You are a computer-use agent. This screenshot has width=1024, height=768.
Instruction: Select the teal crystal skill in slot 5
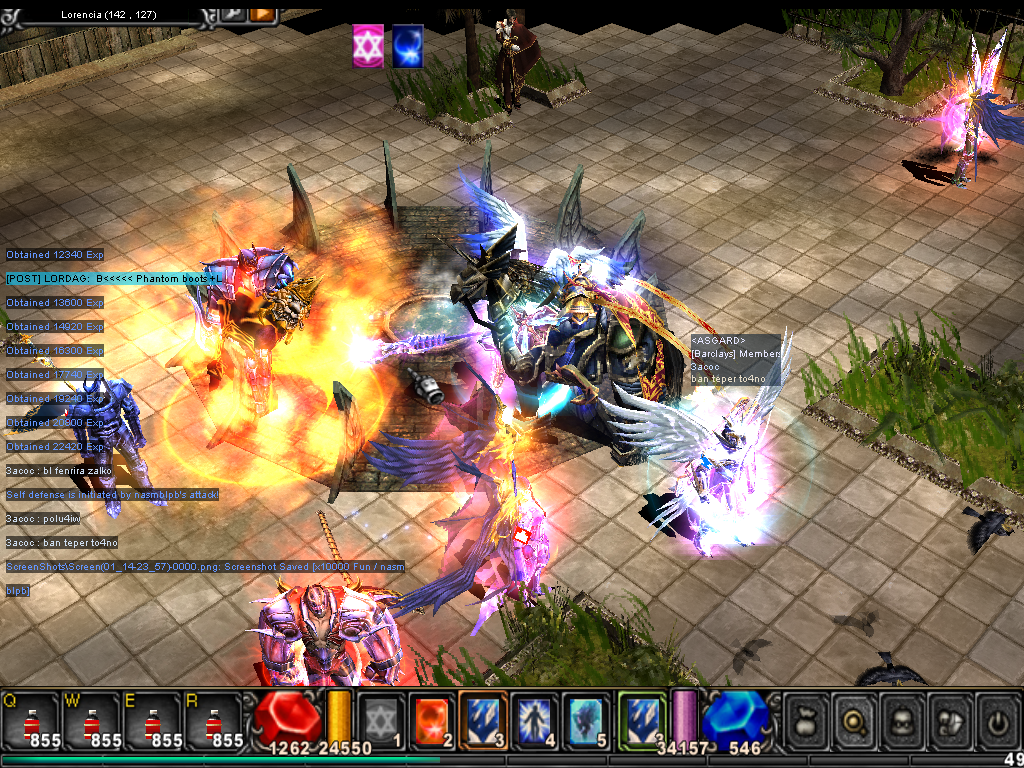587,719
